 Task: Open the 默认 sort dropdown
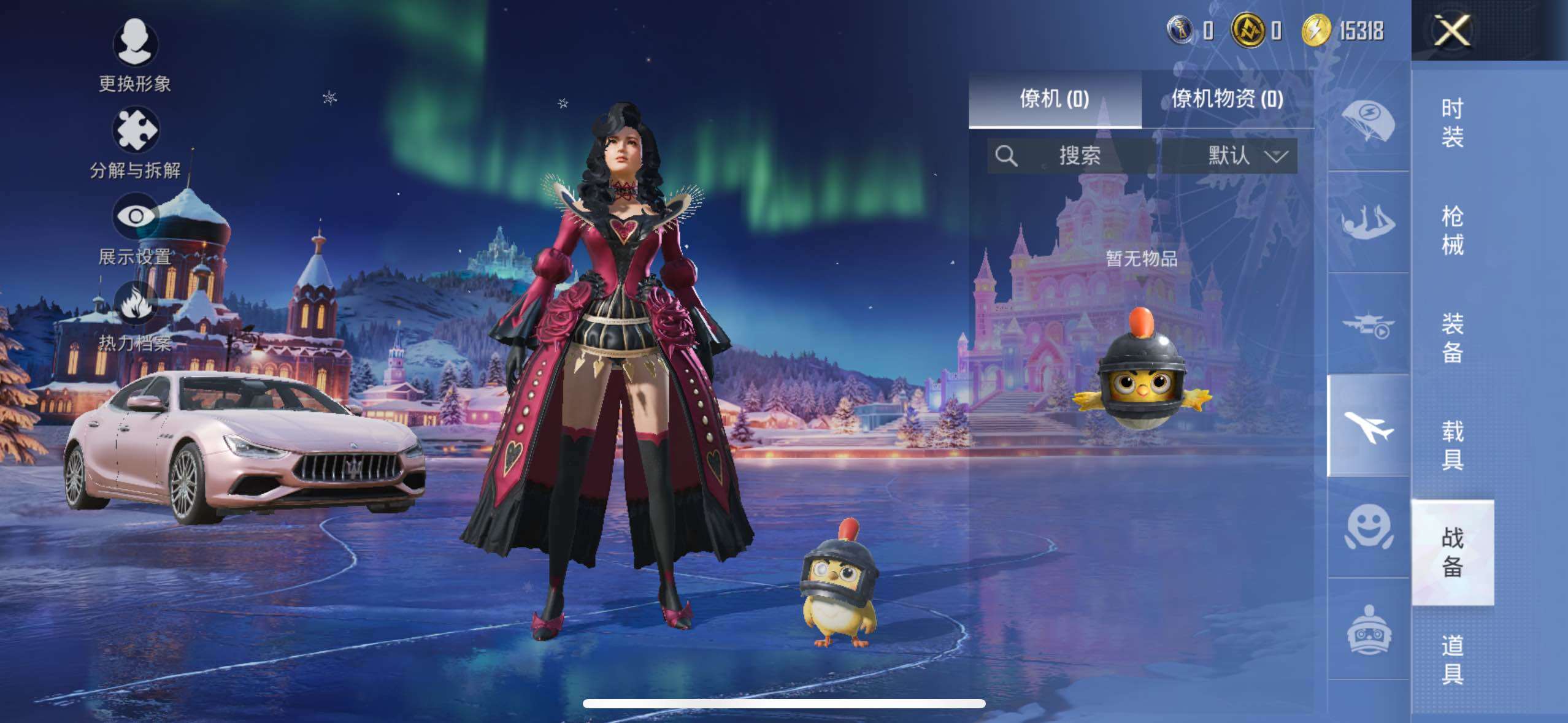click(1245, 156)
